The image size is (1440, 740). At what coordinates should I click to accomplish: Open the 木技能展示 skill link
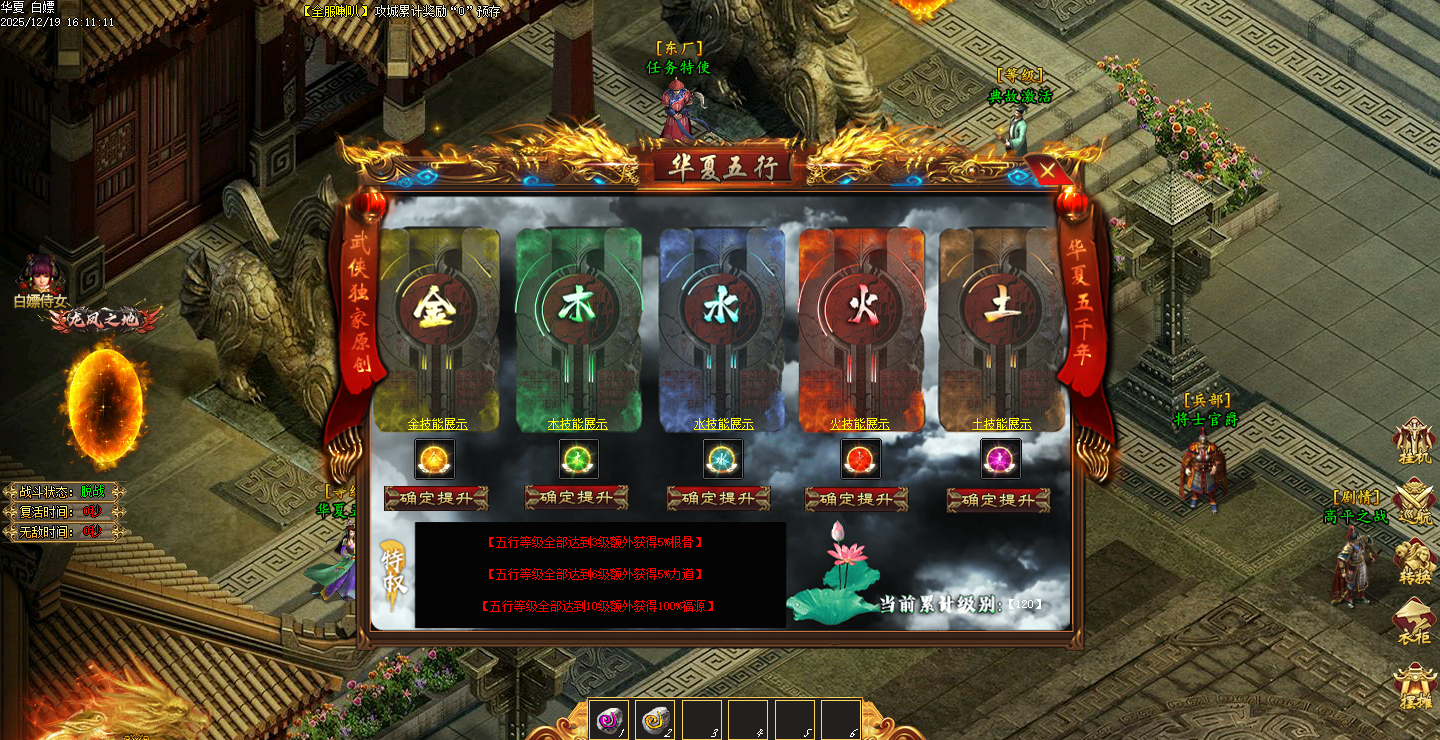coord(577,424)
